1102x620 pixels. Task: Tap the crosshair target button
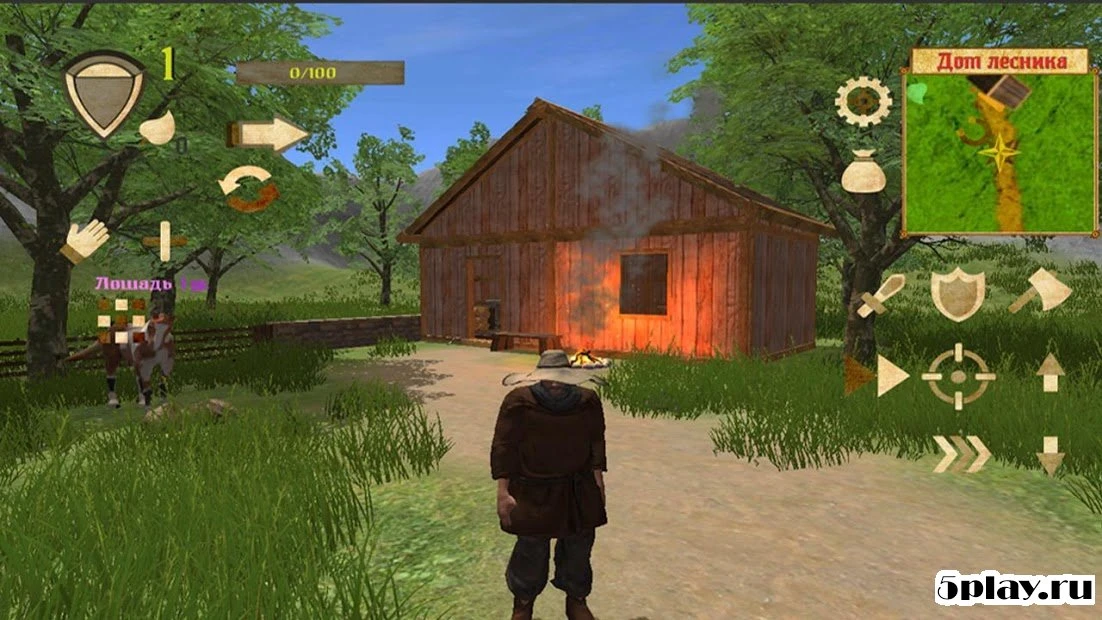[958, 376]
